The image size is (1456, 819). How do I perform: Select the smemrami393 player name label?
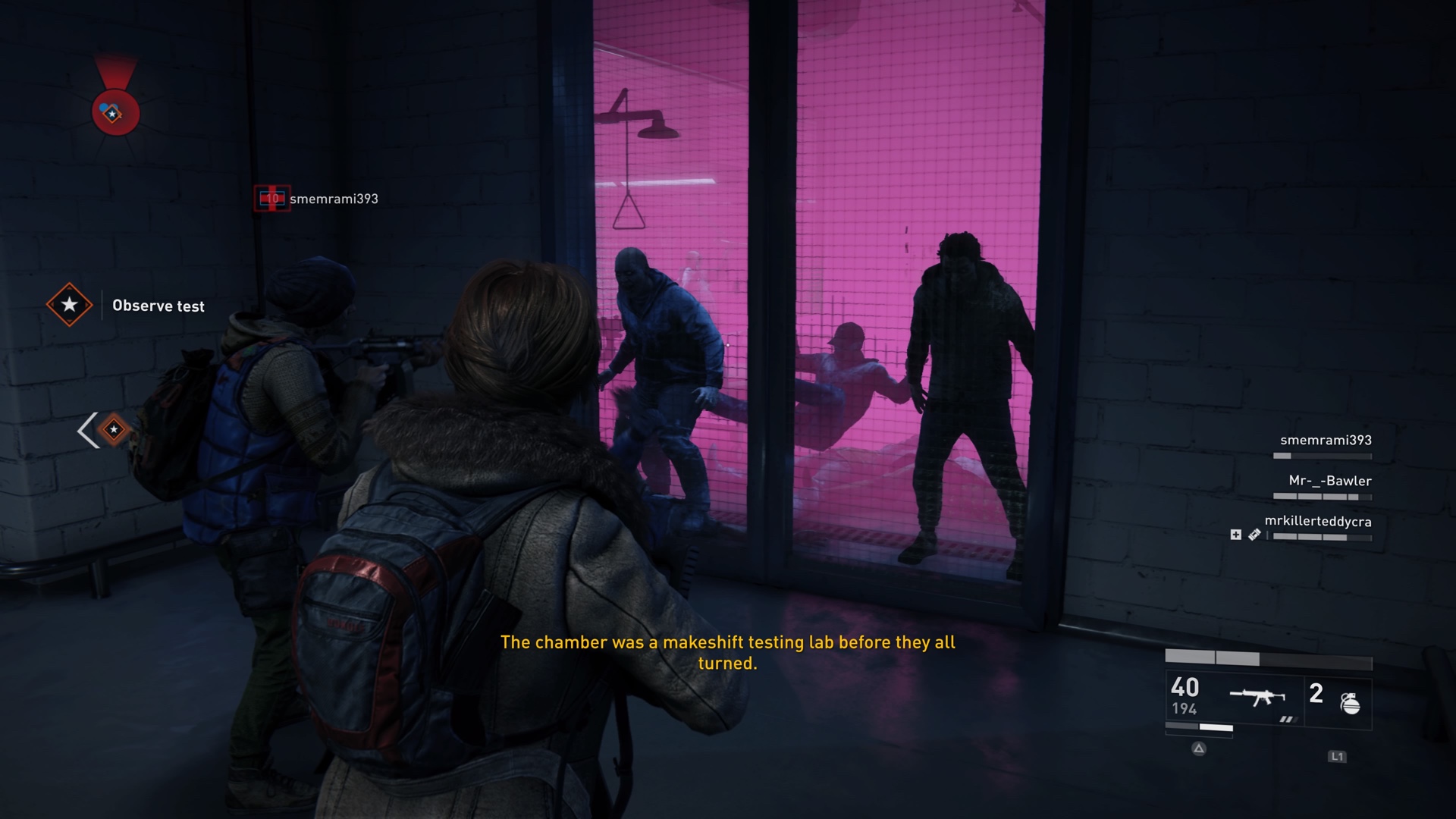[1327, 441]
